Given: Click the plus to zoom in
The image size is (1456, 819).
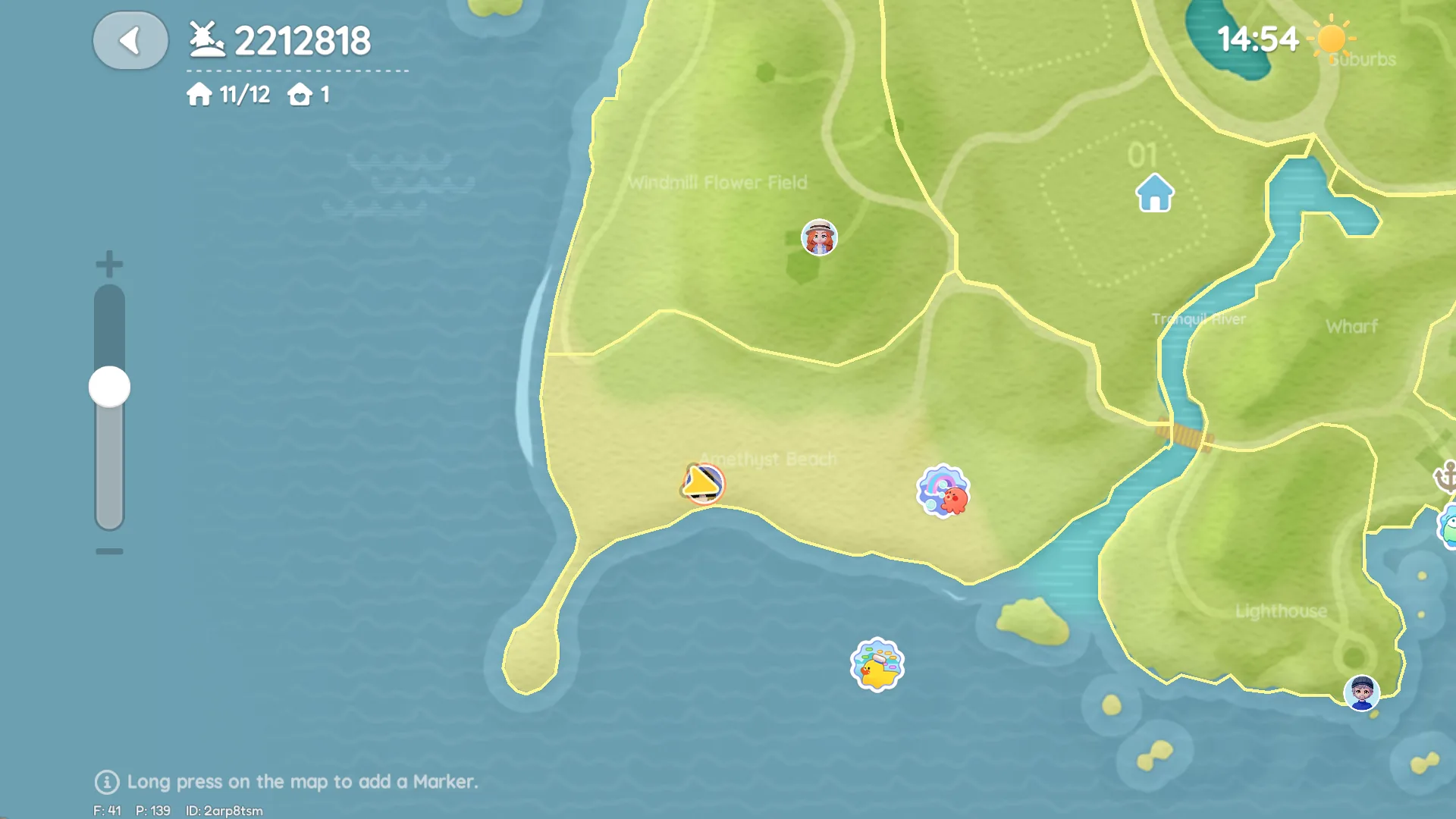Looking at the screenshot, I should pyautogui.click(x=108, y=265).
